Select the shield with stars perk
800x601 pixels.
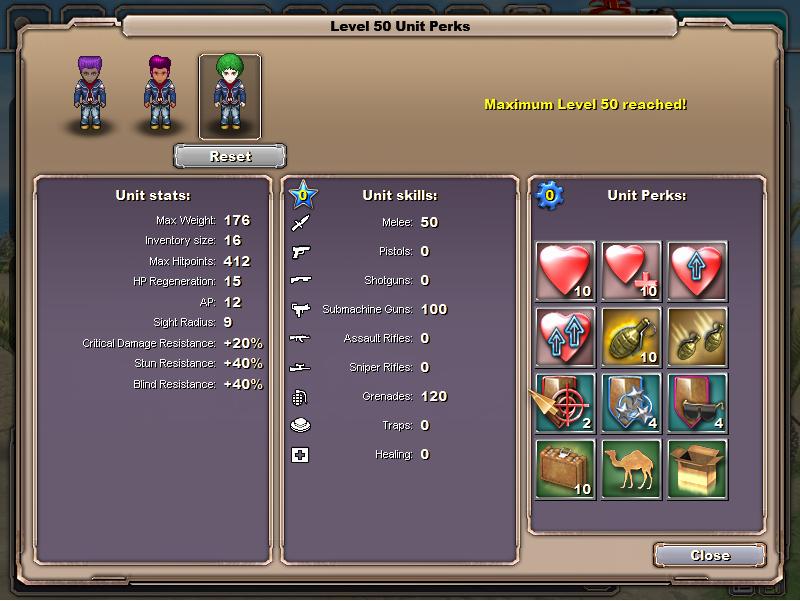631,402
